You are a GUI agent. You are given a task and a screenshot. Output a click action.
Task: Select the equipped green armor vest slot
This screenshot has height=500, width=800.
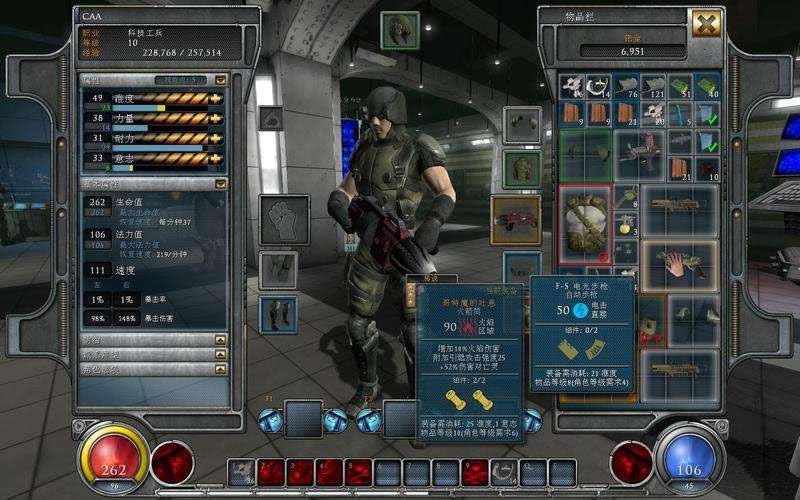pyautogui.click(x=521, y=168)
